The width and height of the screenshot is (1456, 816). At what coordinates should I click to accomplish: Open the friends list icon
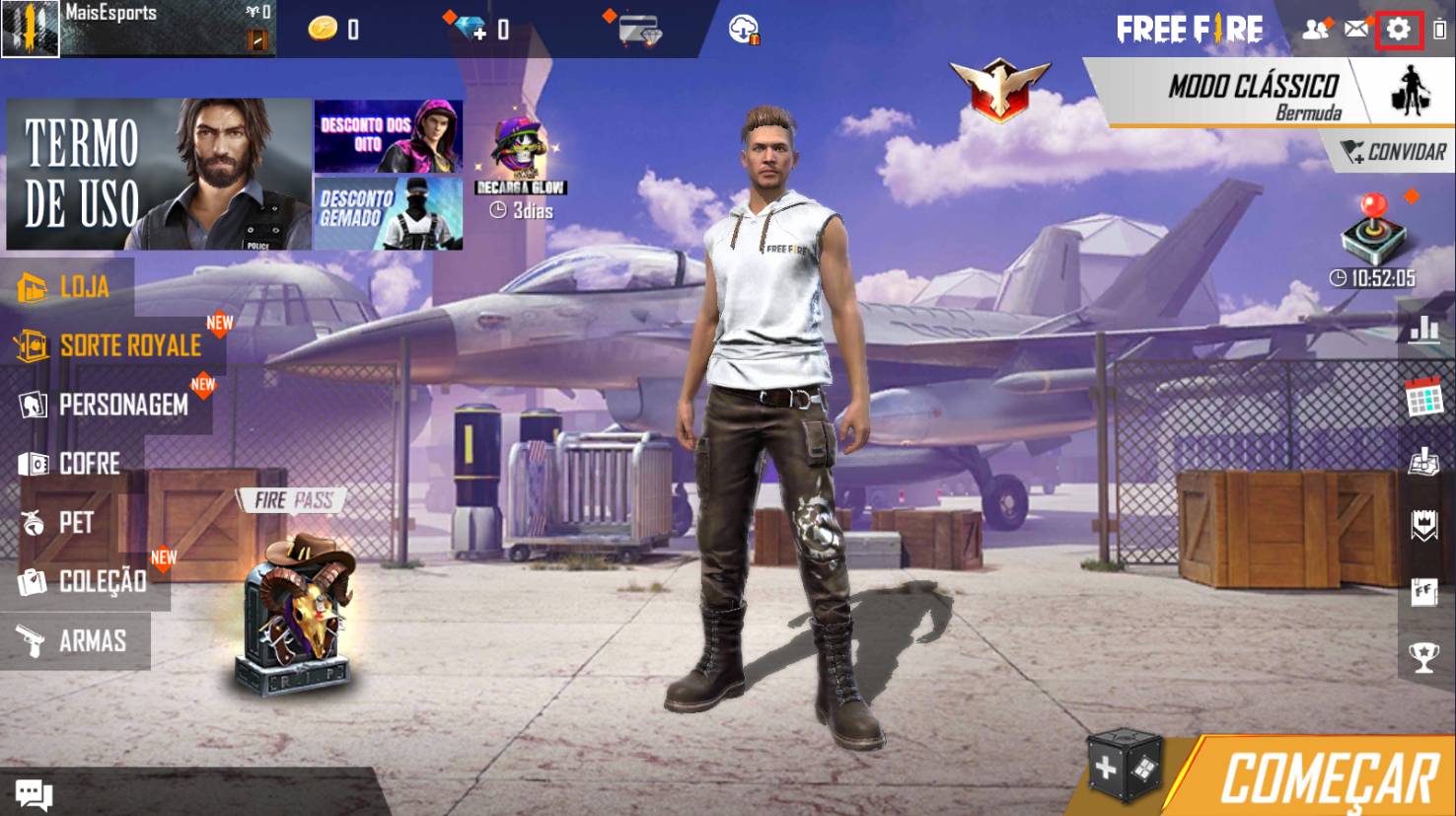click(1315, 28)
